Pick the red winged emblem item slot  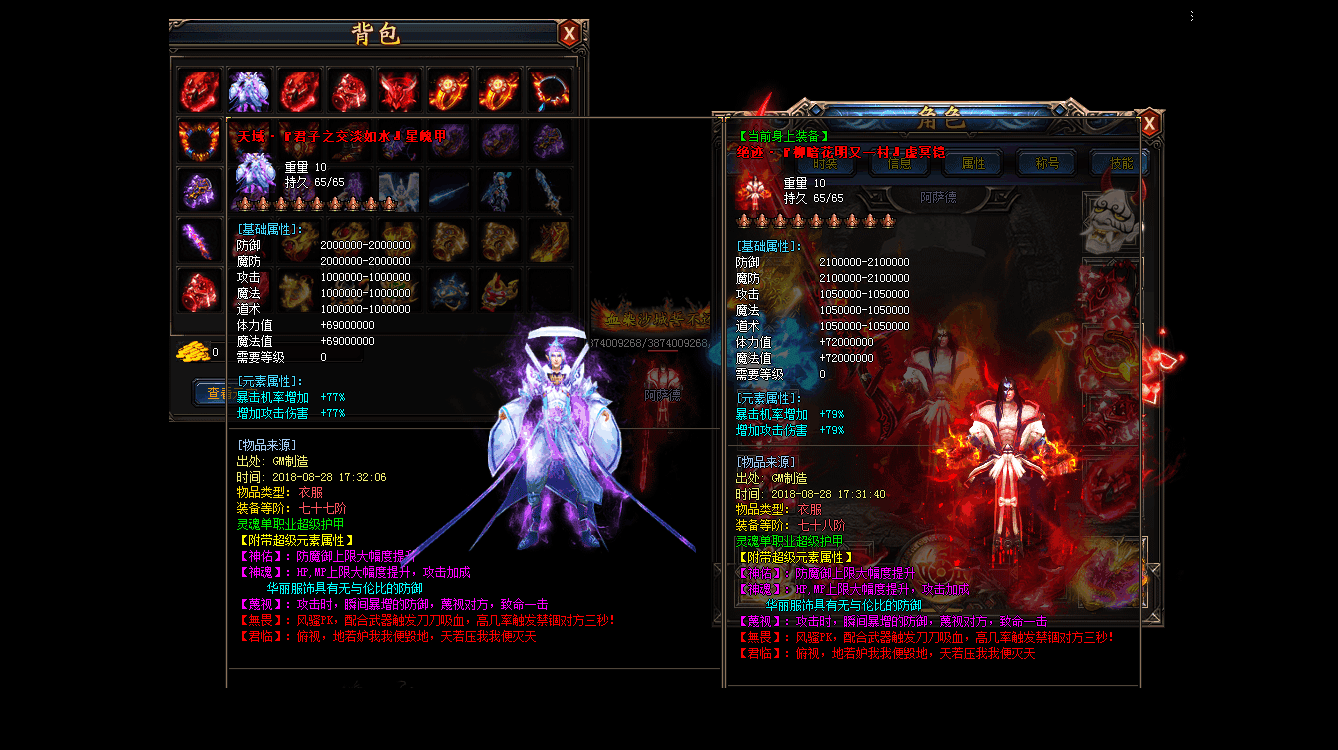(x=400, y=91)
